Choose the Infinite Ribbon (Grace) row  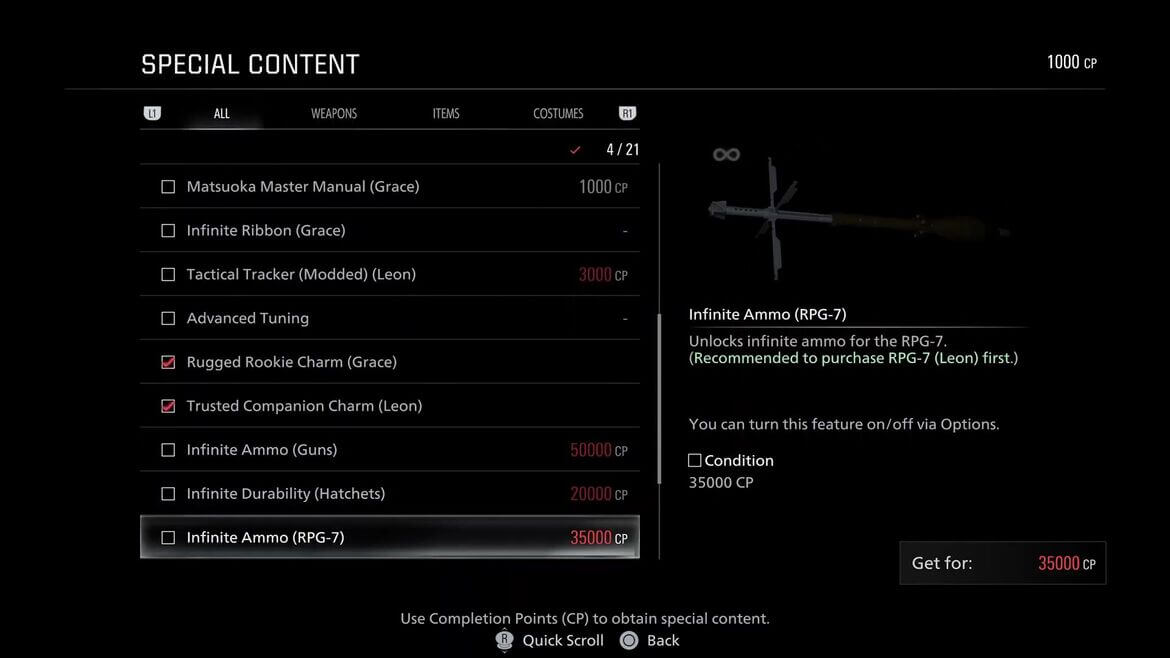click(x=389, y=231)
